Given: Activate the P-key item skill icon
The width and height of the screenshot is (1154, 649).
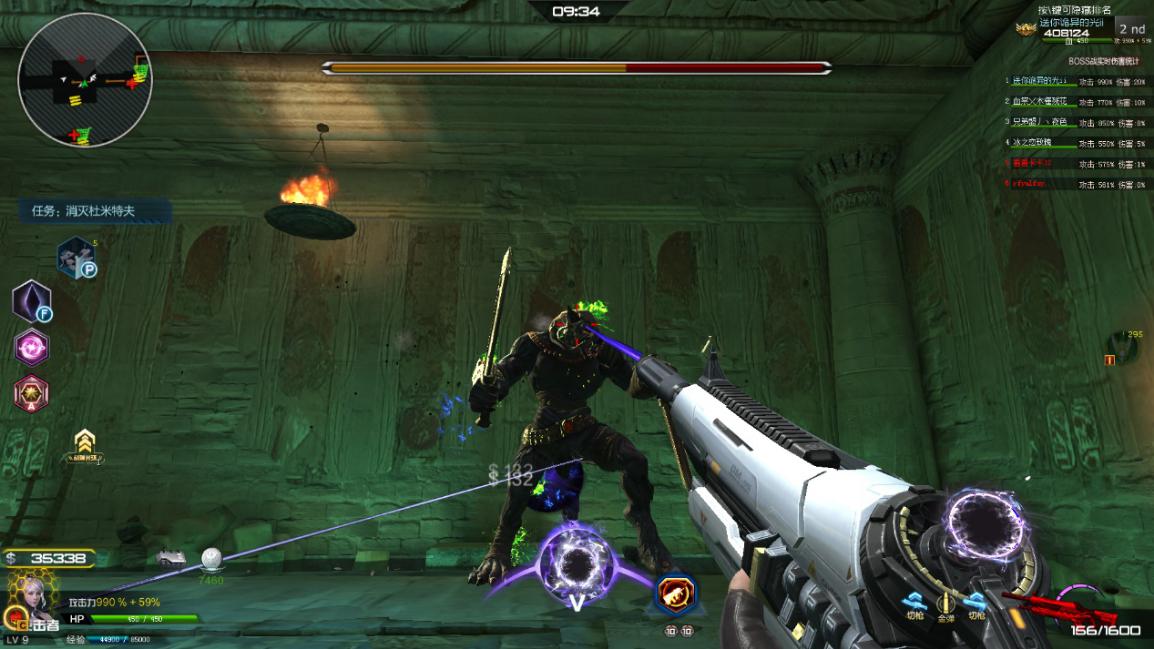Looking at the screenshot, I should coord(76,257).
